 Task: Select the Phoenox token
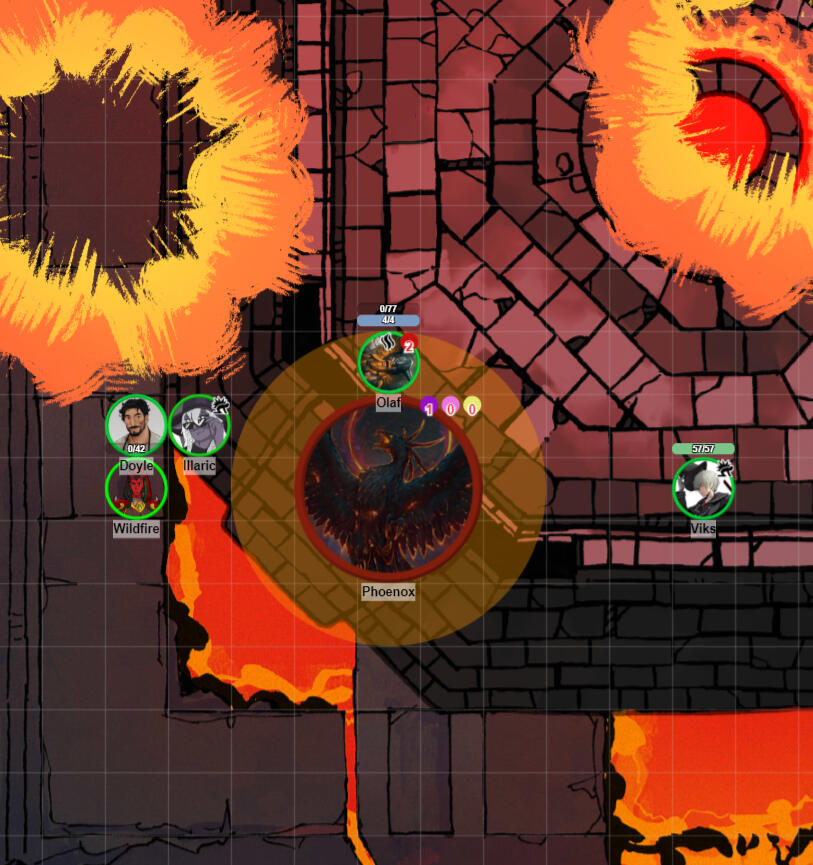coord(388,489)
